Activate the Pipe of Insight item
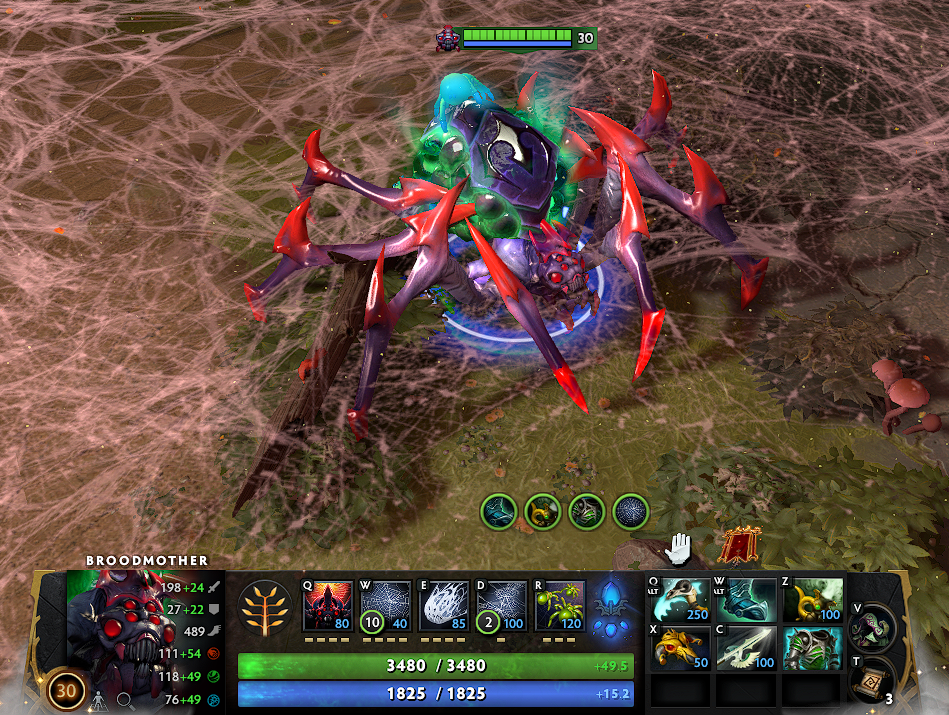The height and width of the screenshot is (715, 949). tap(811, 600)
